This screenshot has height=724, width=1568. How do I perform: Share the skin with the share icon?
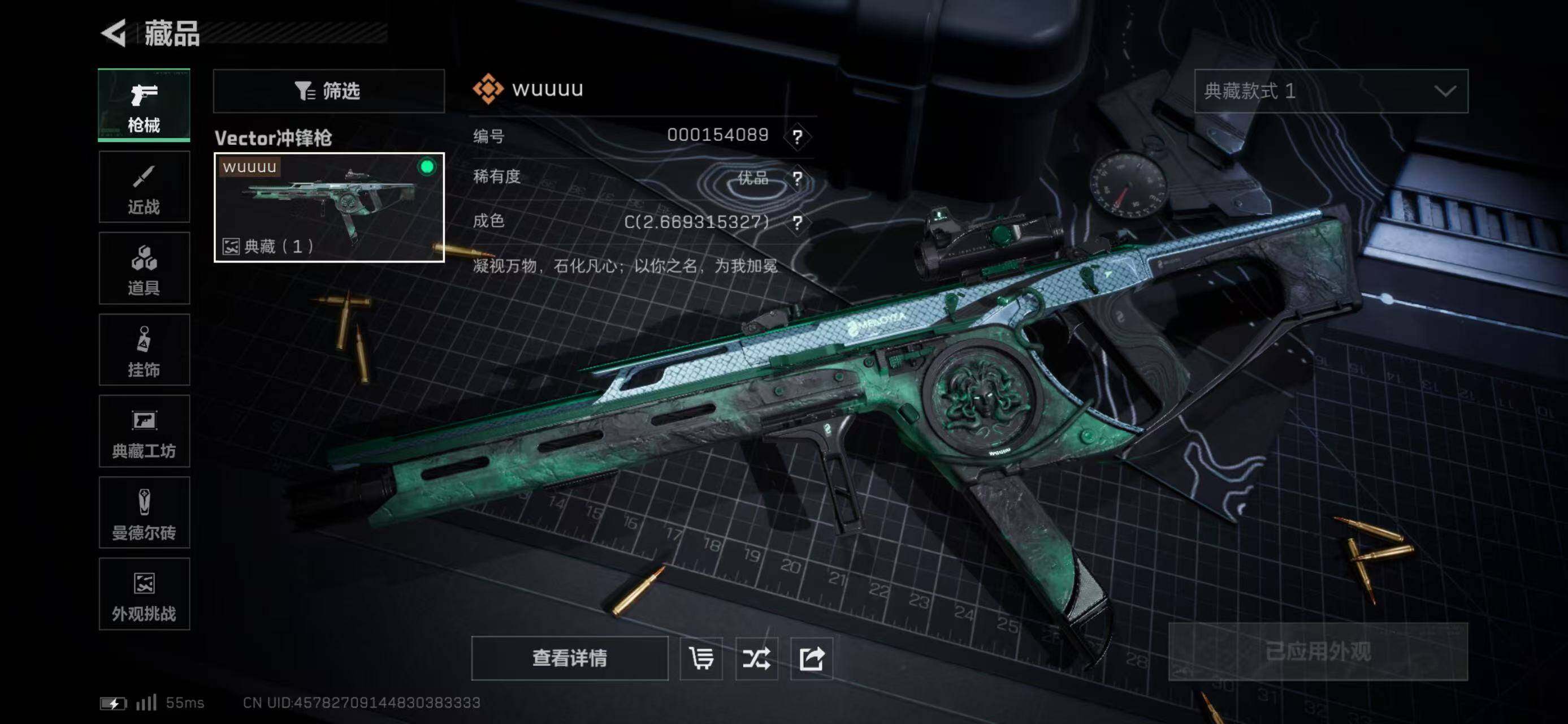811,658
